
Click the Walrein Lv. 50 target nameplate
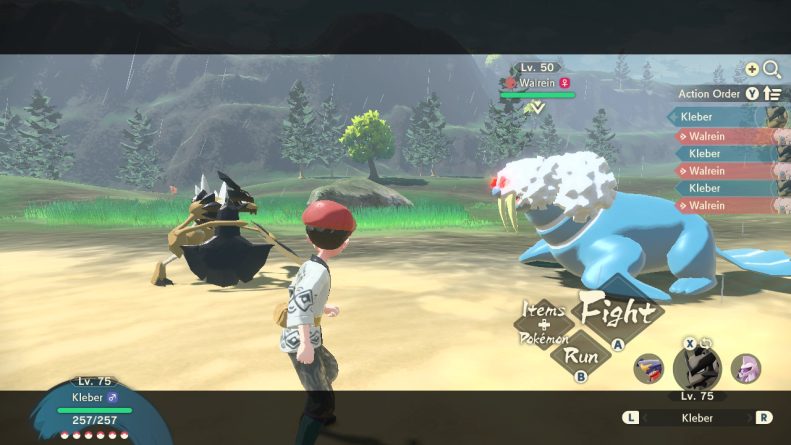tap(540, 82)
